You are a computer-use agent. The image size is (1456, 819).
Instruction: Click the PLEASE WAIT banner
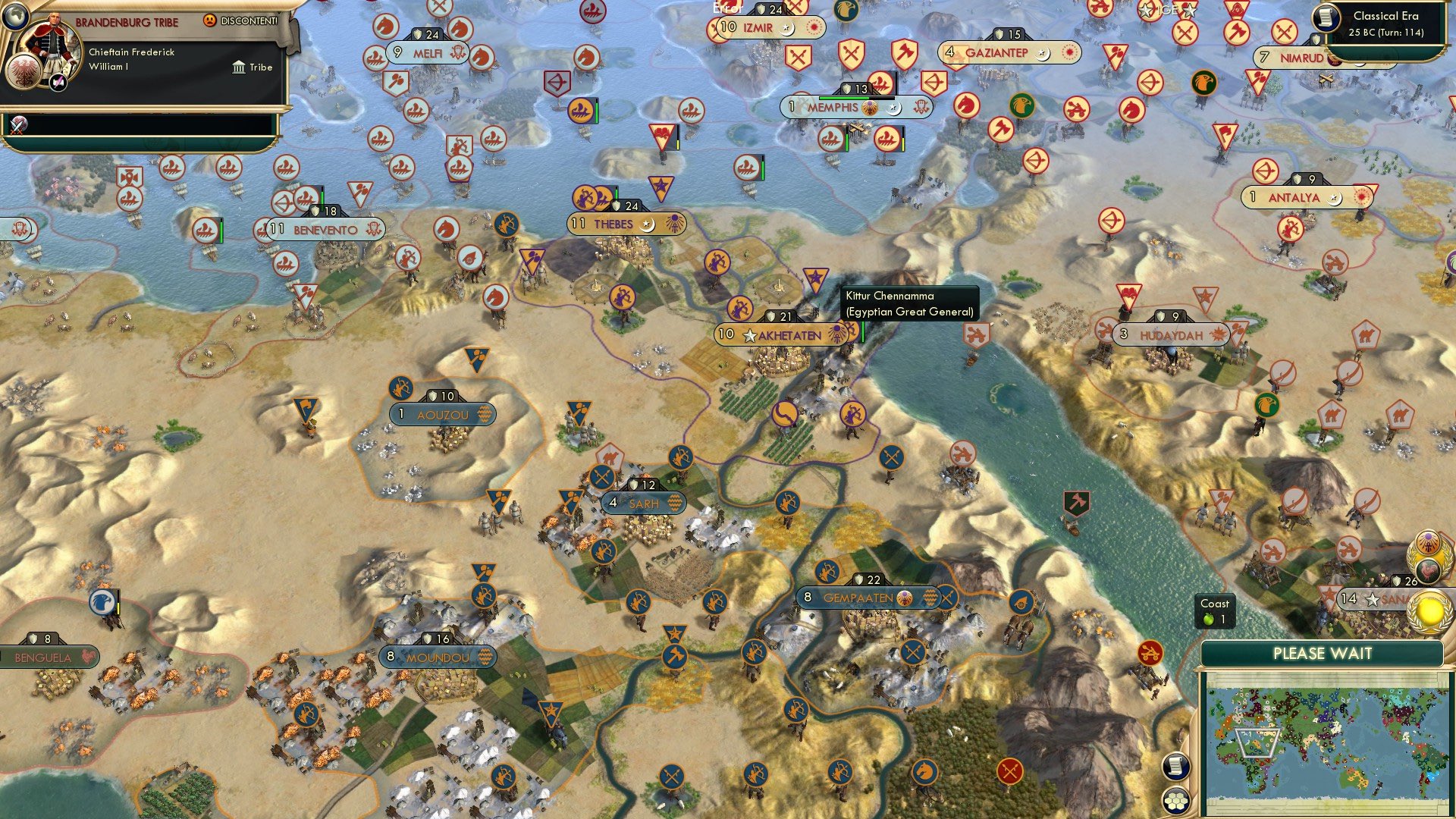click(x=1323, y=653)
